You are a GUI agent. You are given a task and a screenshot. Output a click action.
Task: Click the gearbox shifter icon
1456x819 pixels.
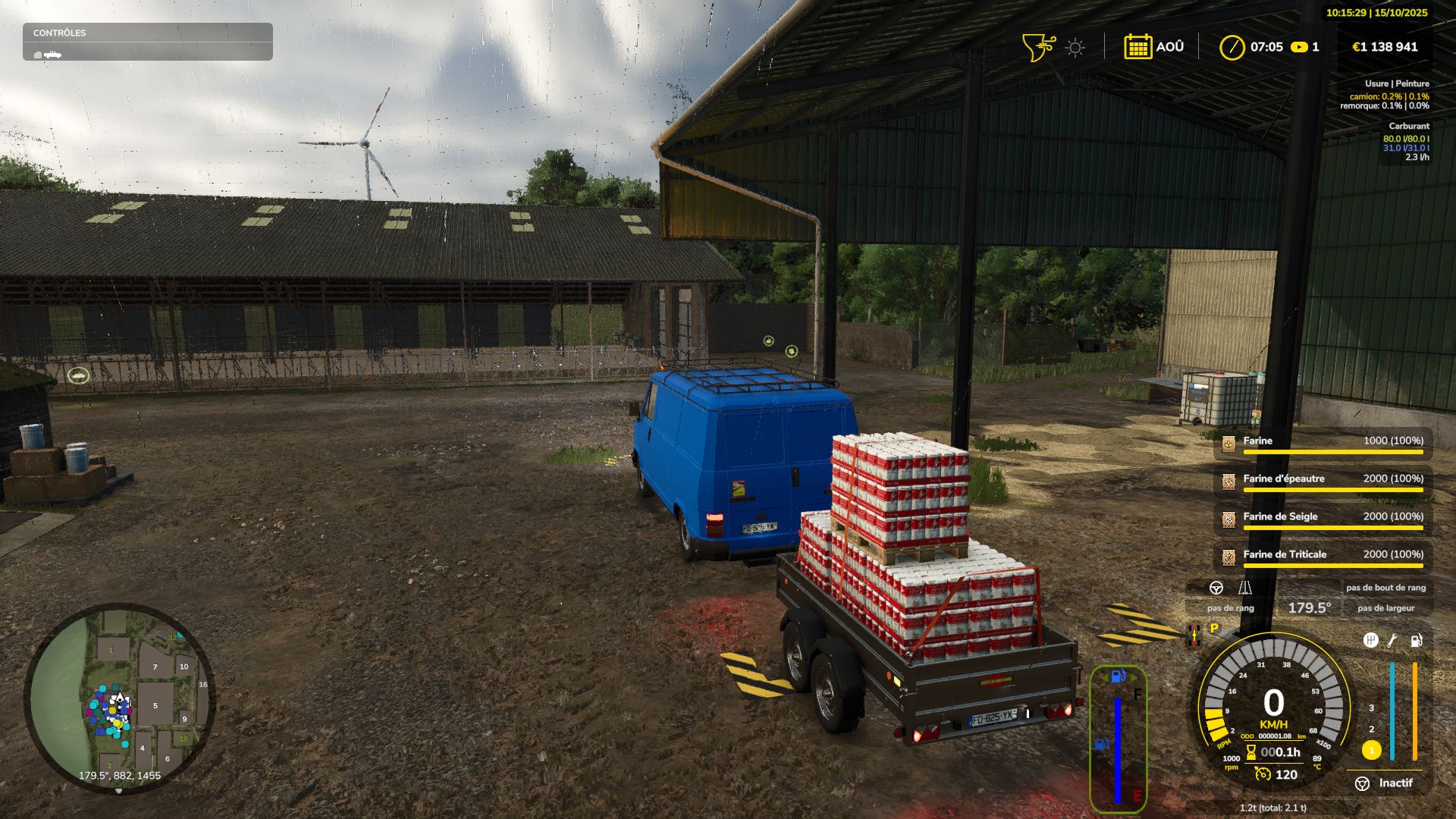[x=1370, y=641]
